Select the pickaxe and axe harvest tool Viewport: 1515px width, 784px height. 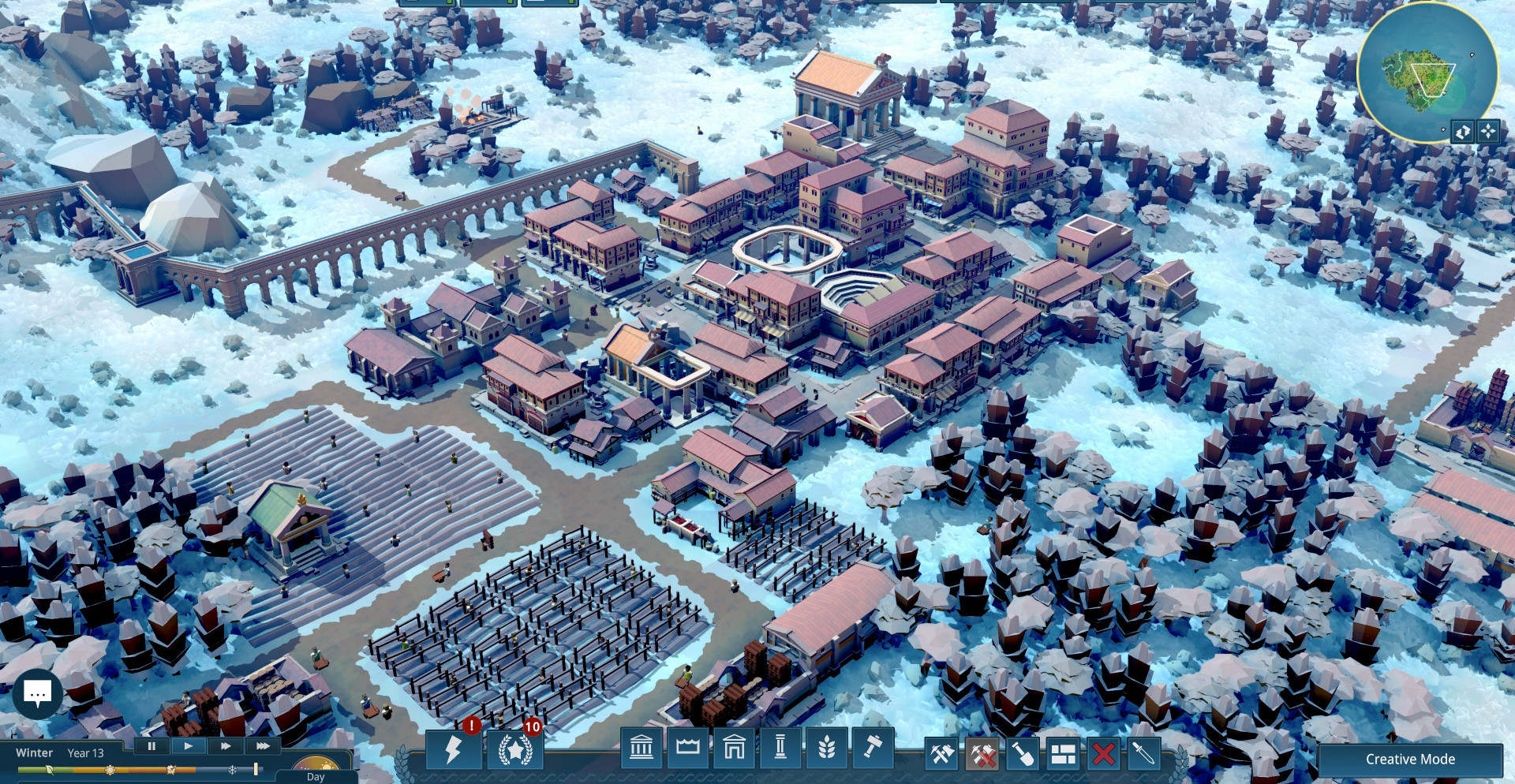(942, 755)
